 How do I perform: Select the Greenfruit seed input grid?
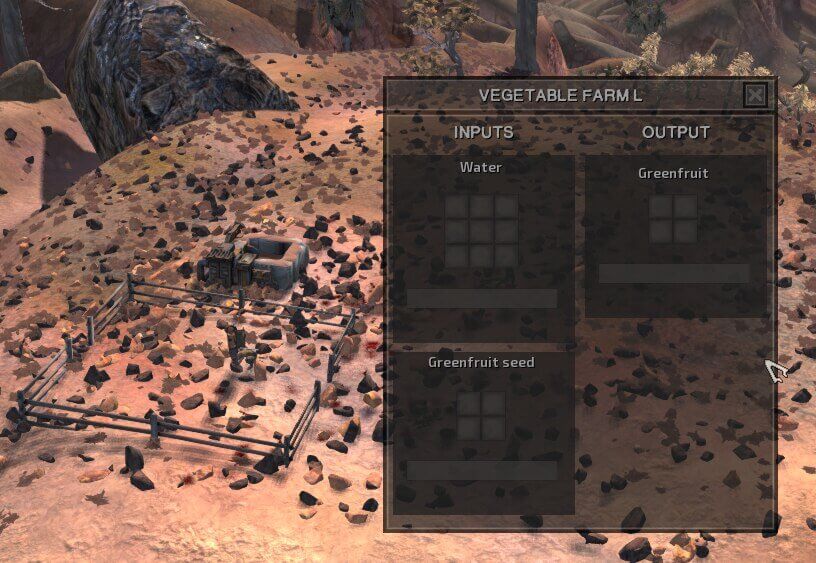point(481,416)
